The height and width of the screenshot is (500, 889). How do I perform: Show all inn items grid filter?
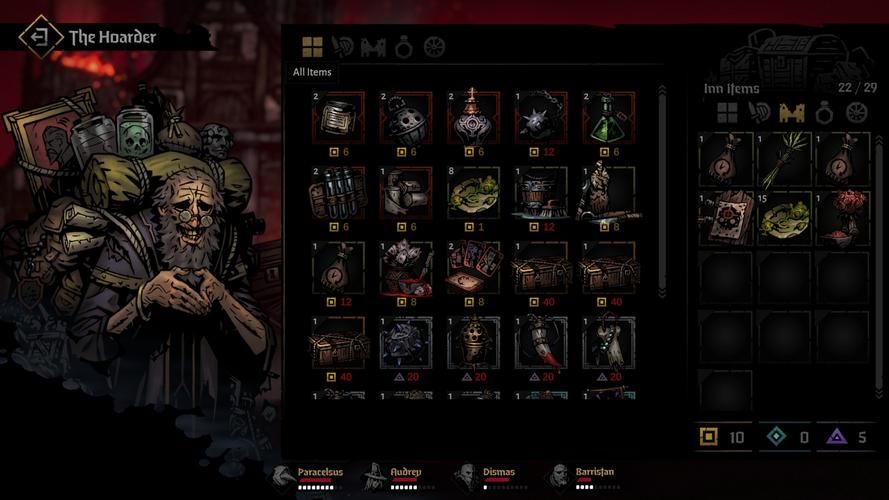(727, 113)
